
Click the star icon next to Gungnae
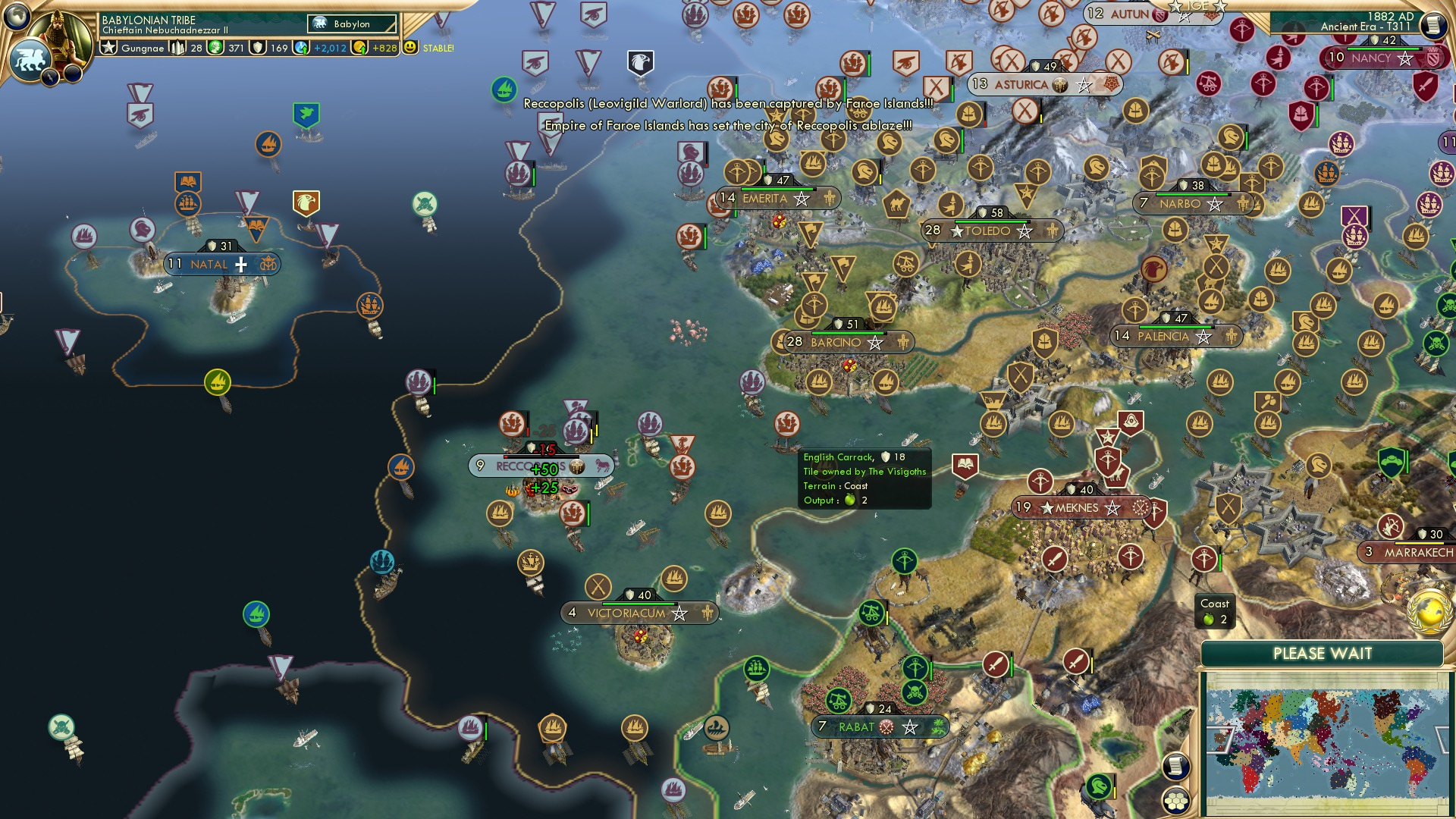(107, 47)
